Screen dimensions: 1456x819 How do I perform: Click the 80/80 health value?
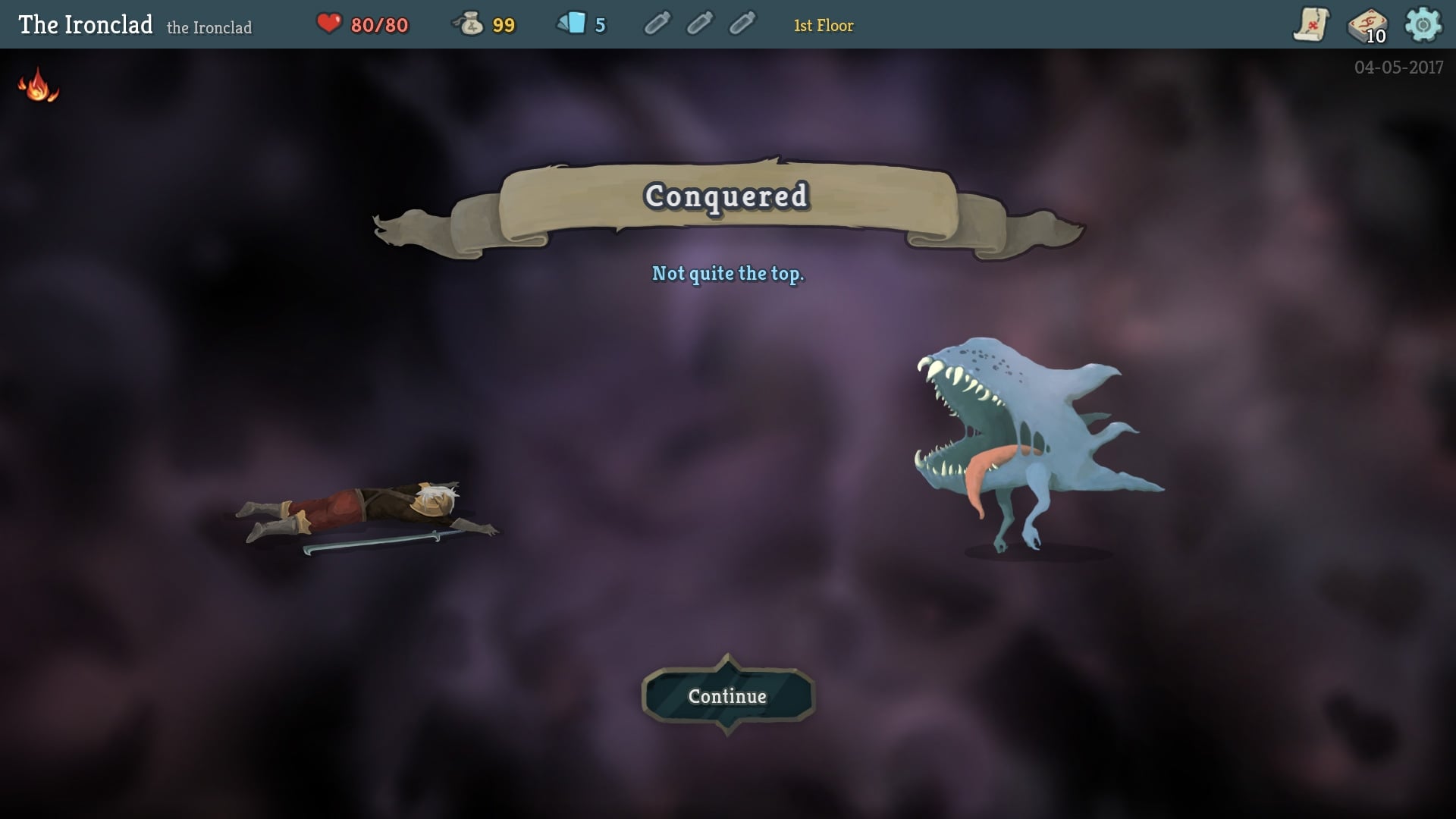tap(381, 24)
